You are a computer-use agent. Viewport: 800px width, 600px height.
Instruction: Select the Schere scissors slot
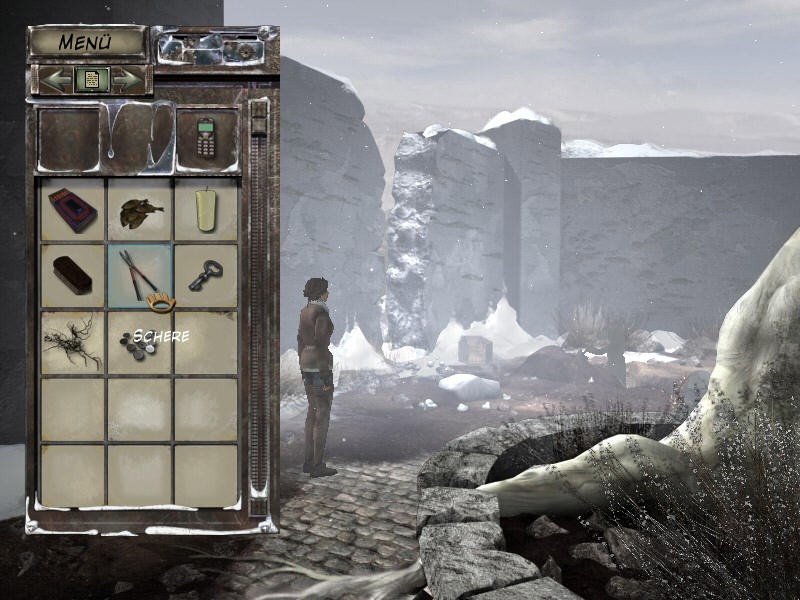139,273
